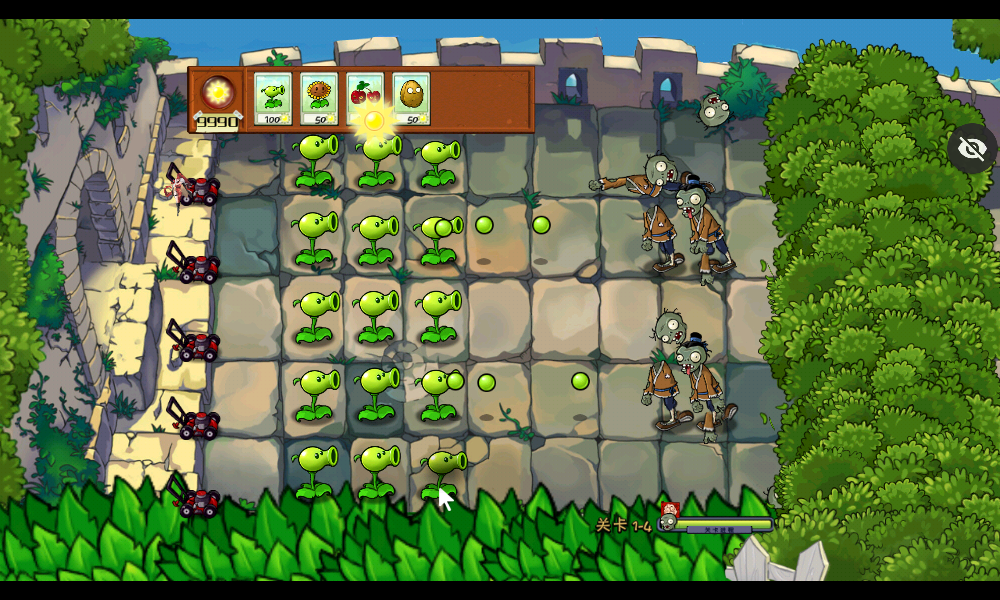Toggle the crossed-eye visibility overlay button
1000x600 pixels.
(972, 149)
